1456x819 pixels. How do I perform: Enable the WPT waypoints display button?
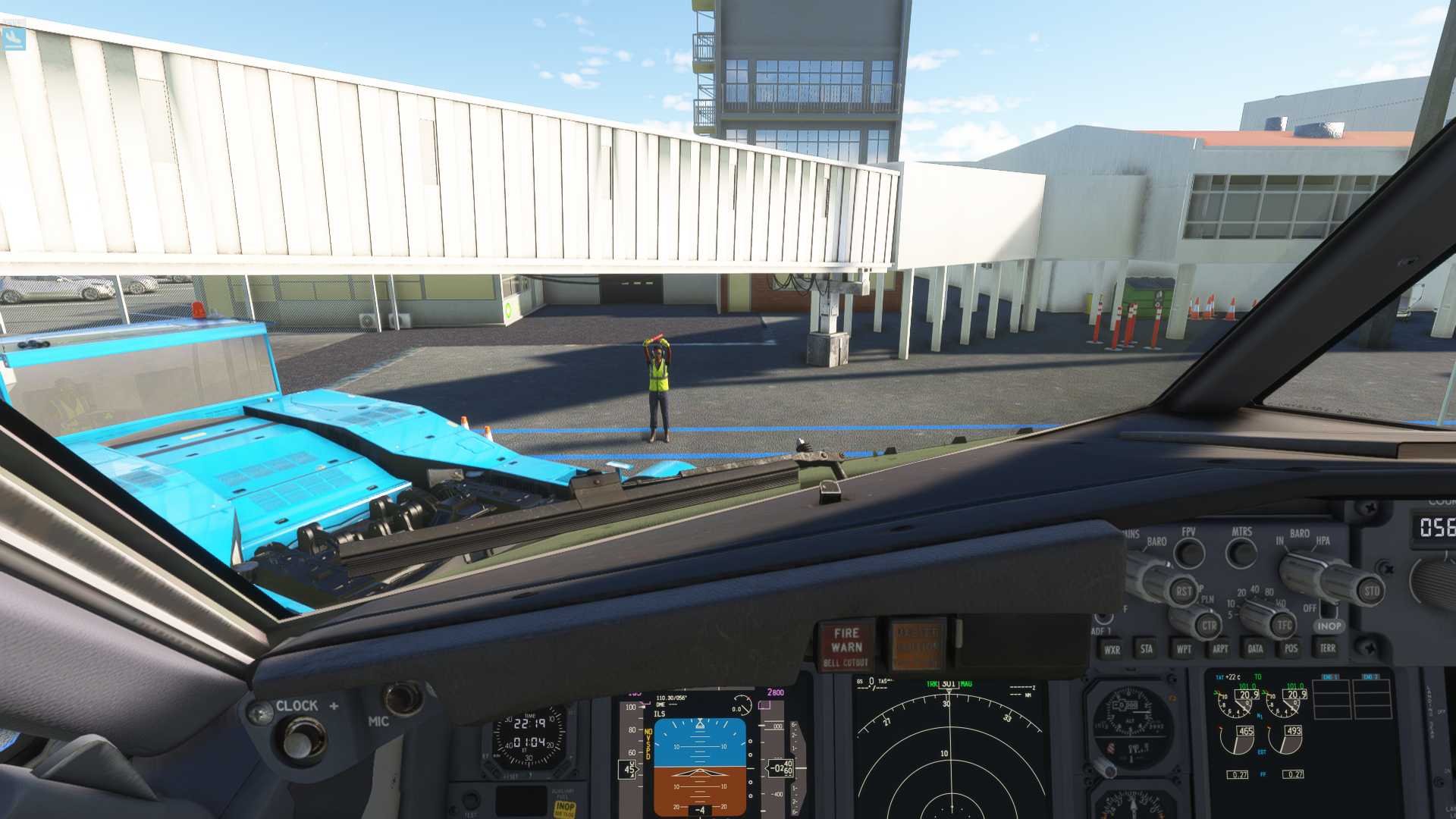1183,648
